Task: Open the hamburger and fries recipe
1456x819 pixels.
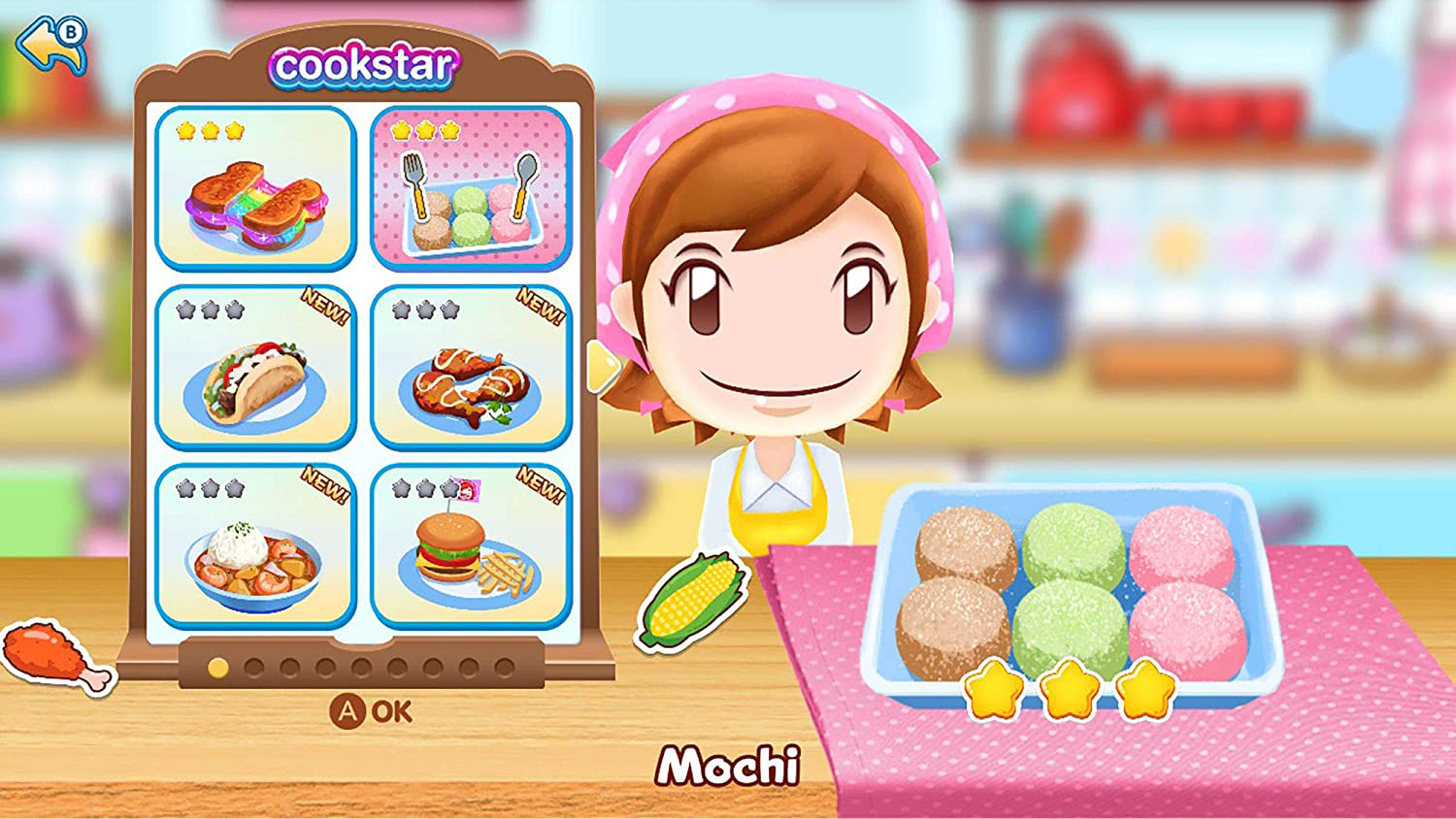Action: coord(466,553)
